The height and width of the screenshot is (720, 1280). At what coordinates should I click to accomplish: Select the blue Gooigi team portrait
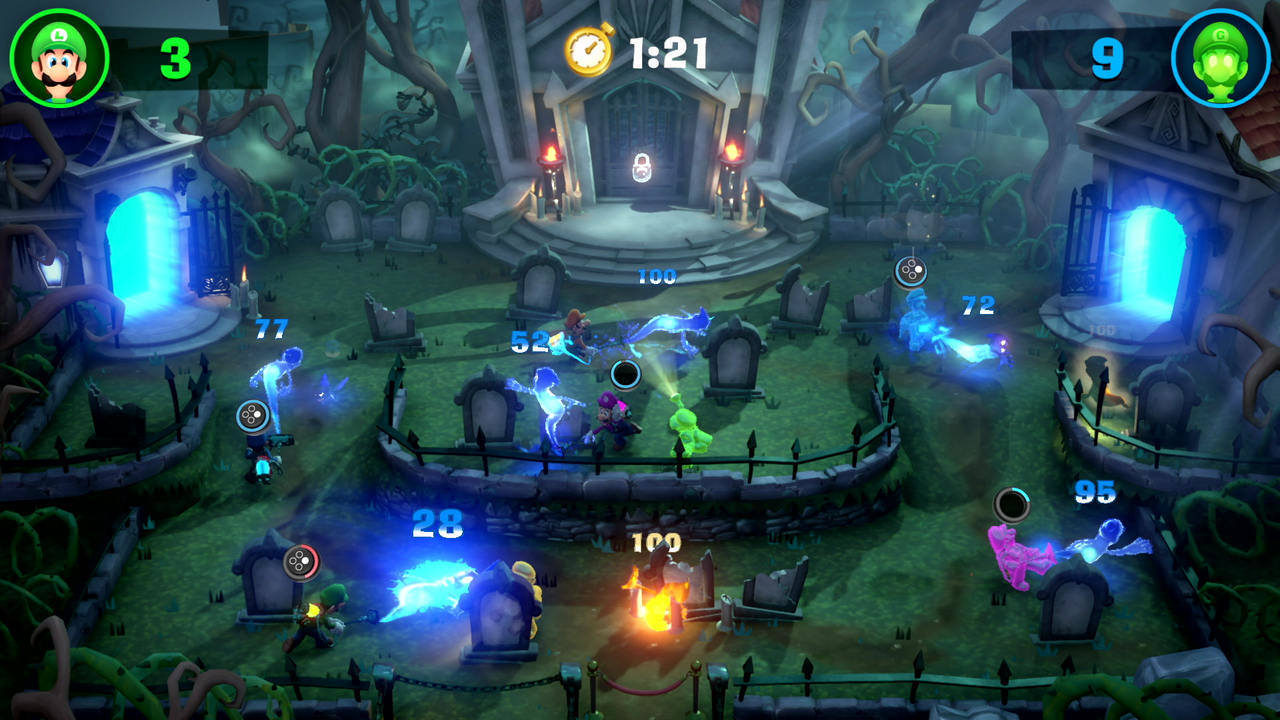coord(1222,55)
